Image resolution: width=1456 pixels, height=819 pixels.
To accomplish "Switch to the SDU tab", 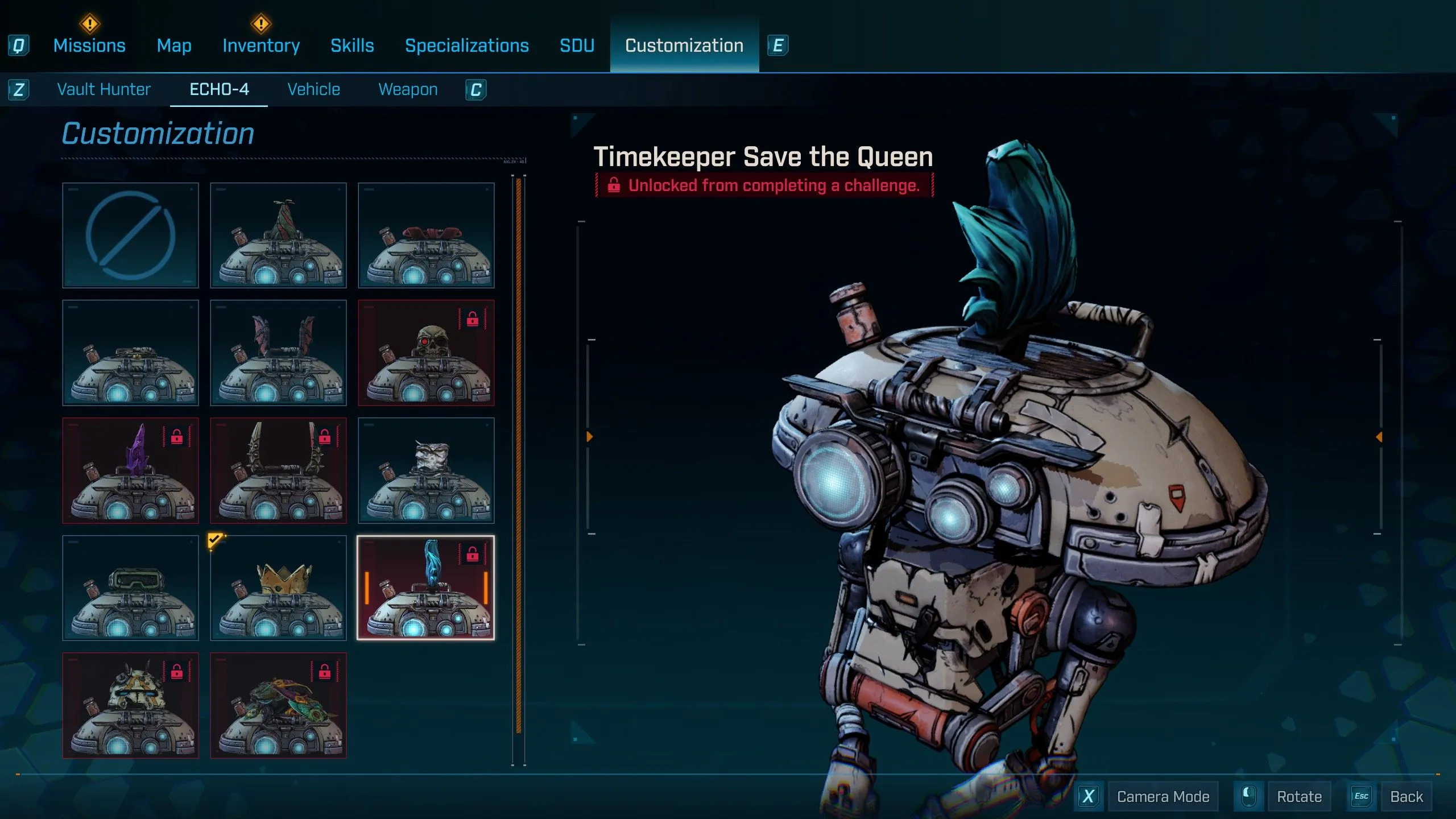I will coord(577,45).
